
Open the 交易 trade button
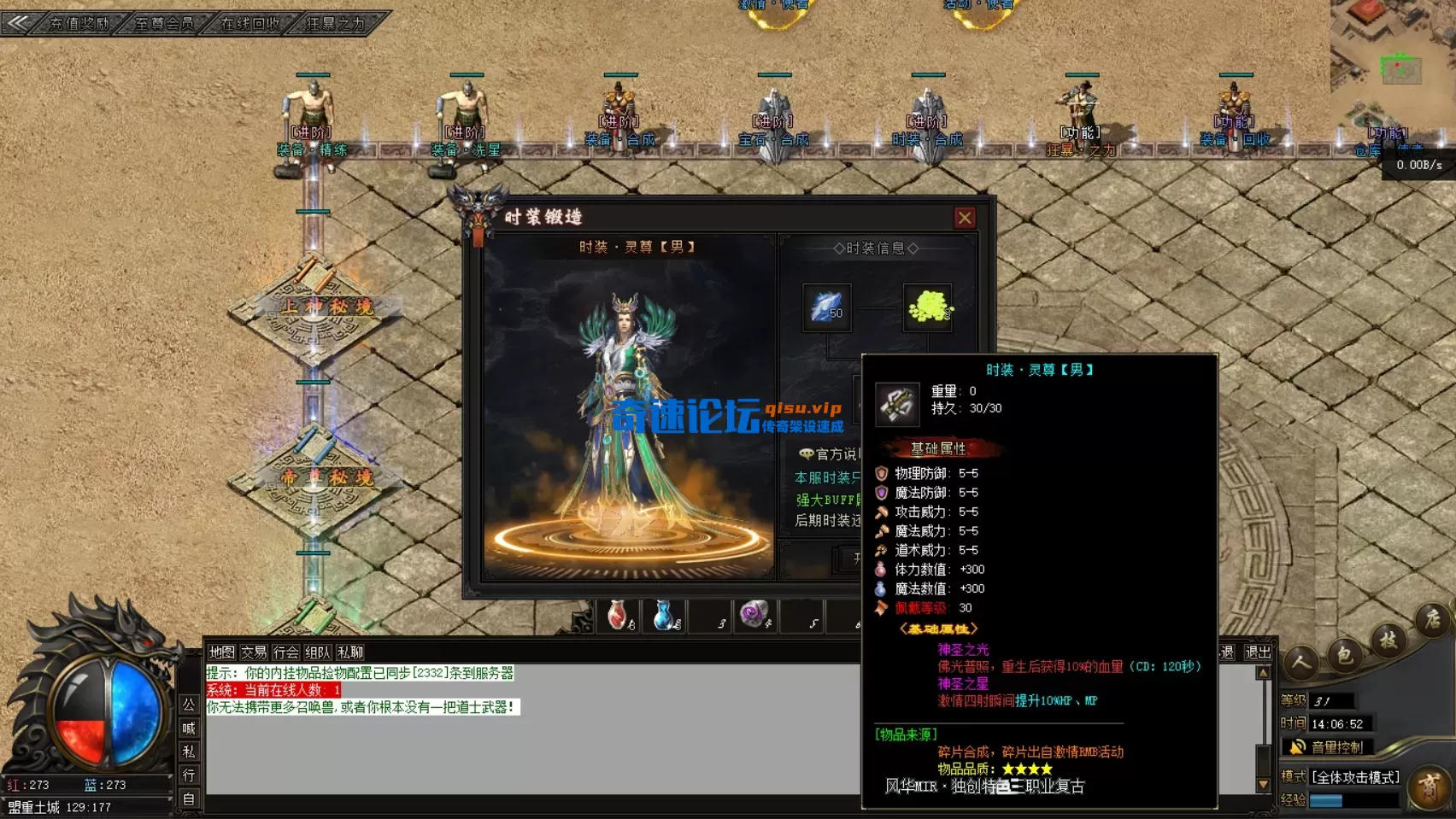click(x=254, y=652)
